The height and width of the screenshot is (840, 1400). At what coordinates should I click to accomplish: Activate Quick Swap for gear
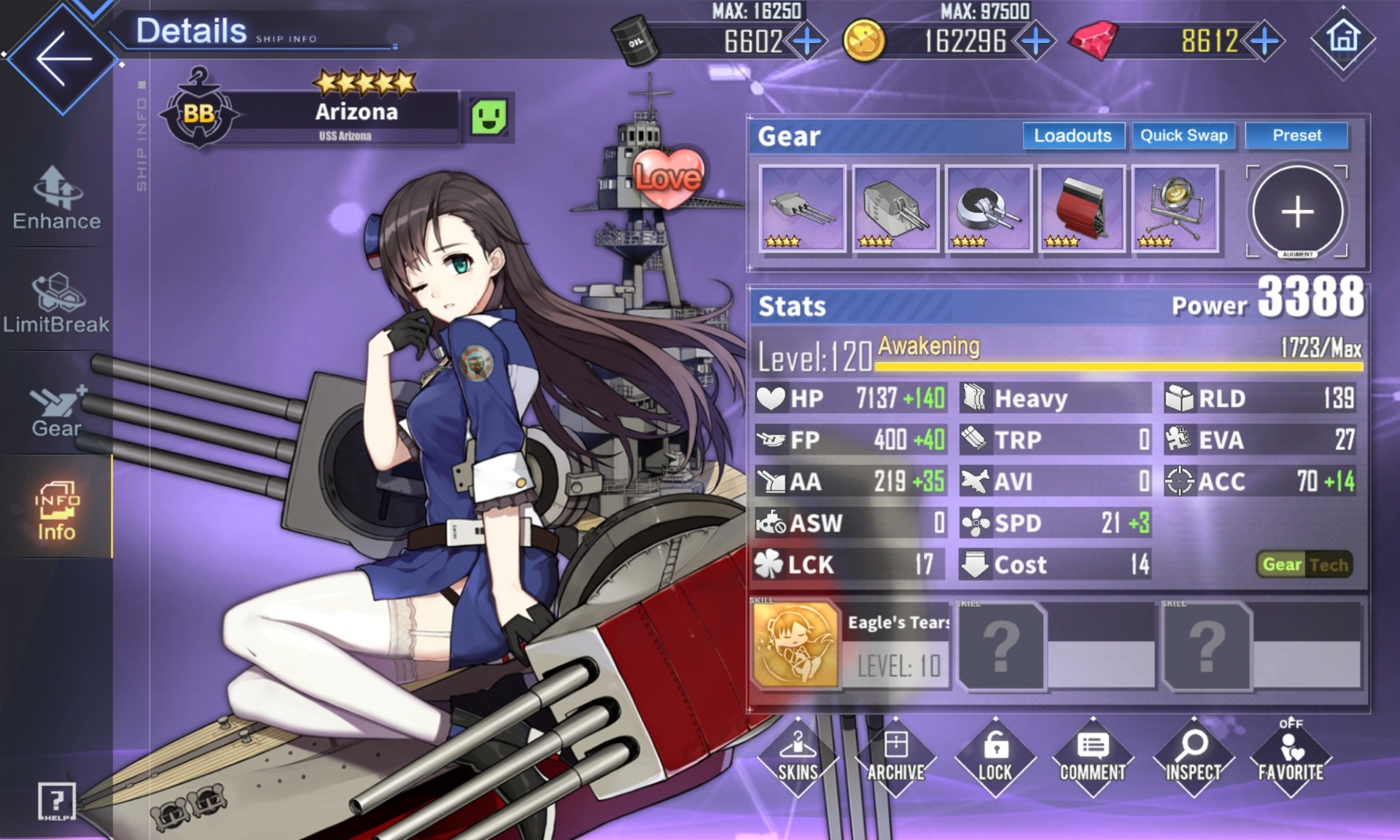coord(1183,136)
